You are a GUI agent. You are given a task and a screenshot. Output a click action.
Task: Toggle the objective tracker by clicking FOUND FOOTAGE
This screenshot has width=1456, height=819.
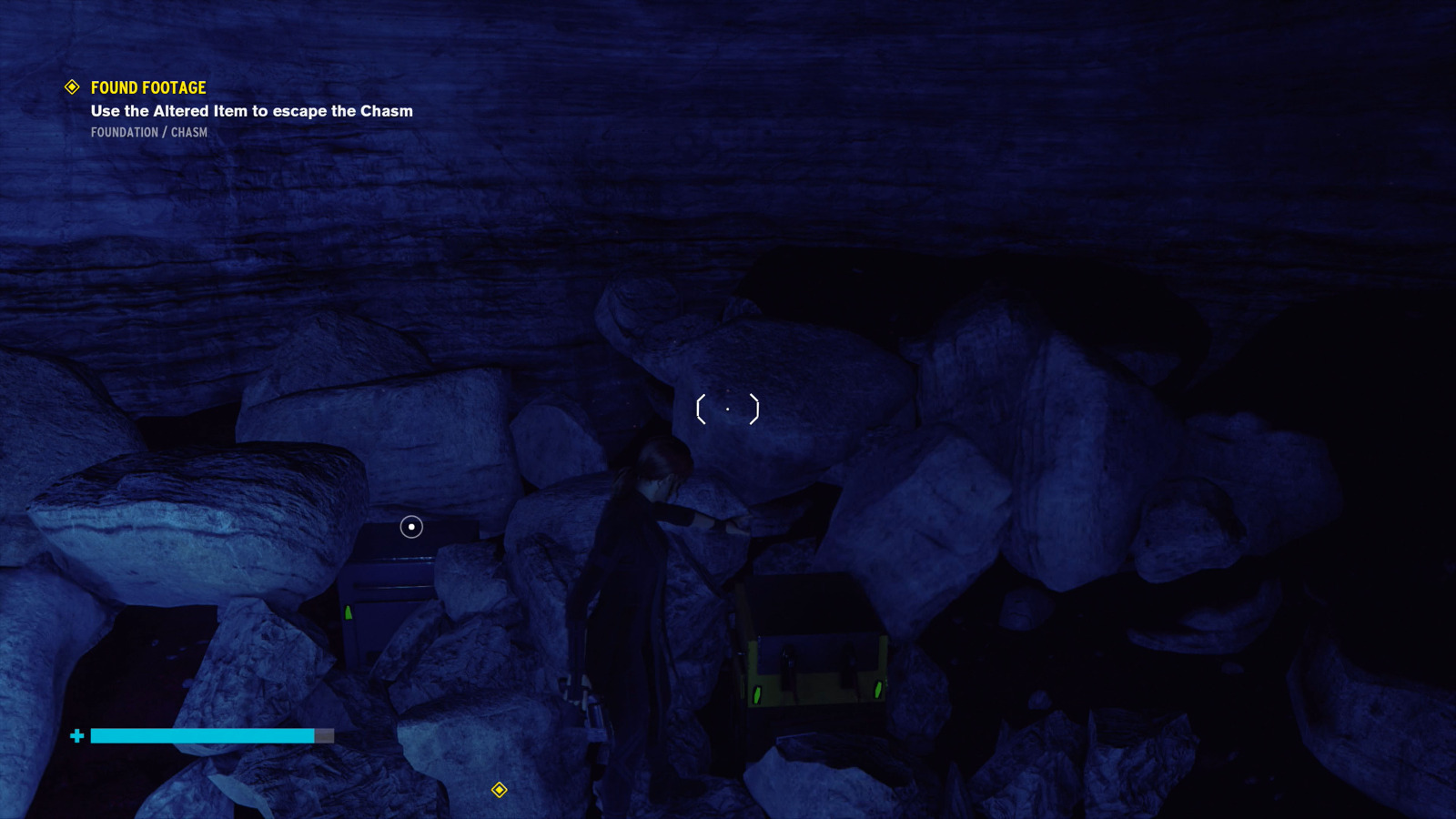pyautogui.click(x=147, y=87)
